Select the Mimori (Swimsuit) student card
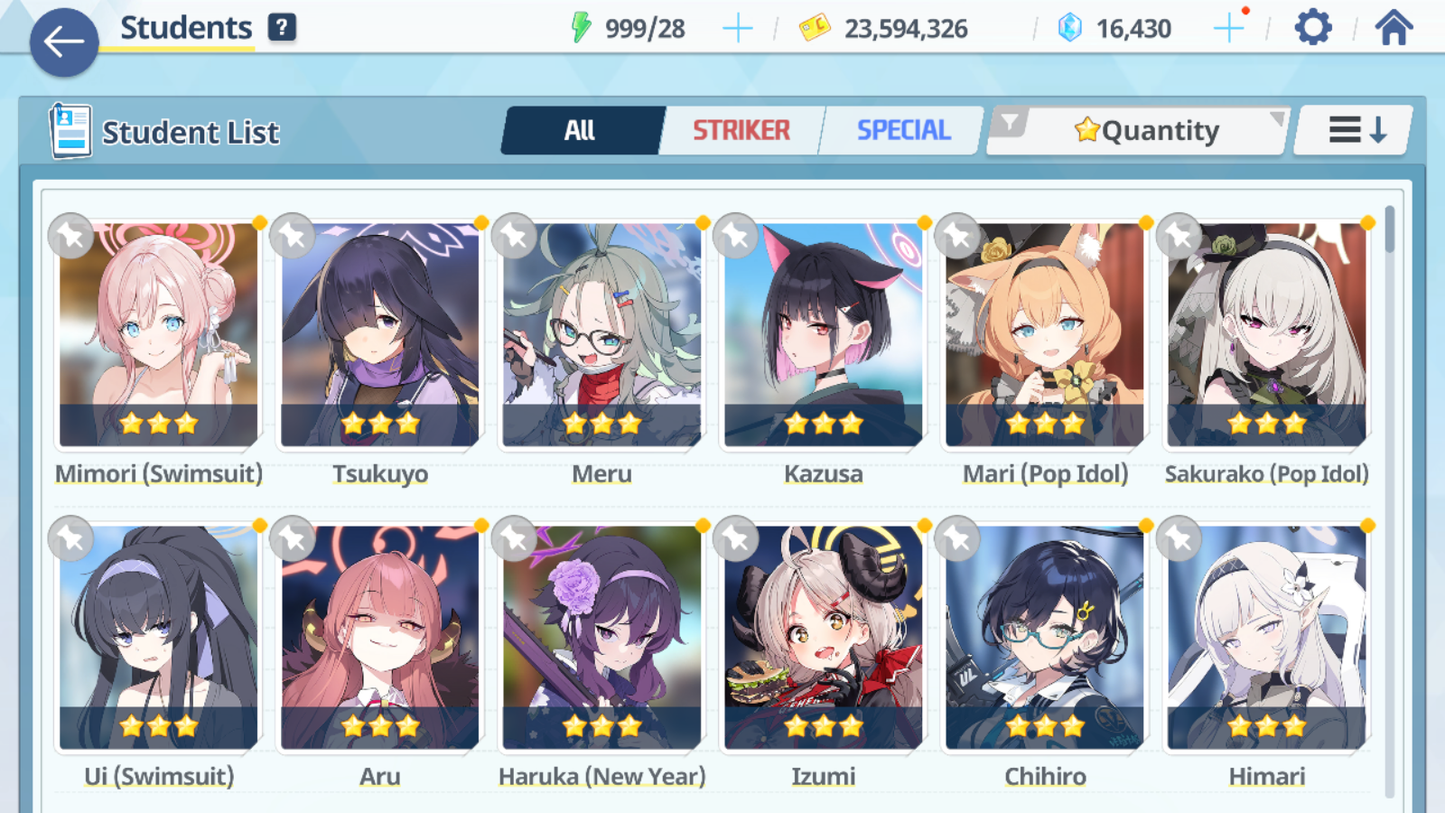Screen dimensions: 1445x813 [x=158, y=335]
